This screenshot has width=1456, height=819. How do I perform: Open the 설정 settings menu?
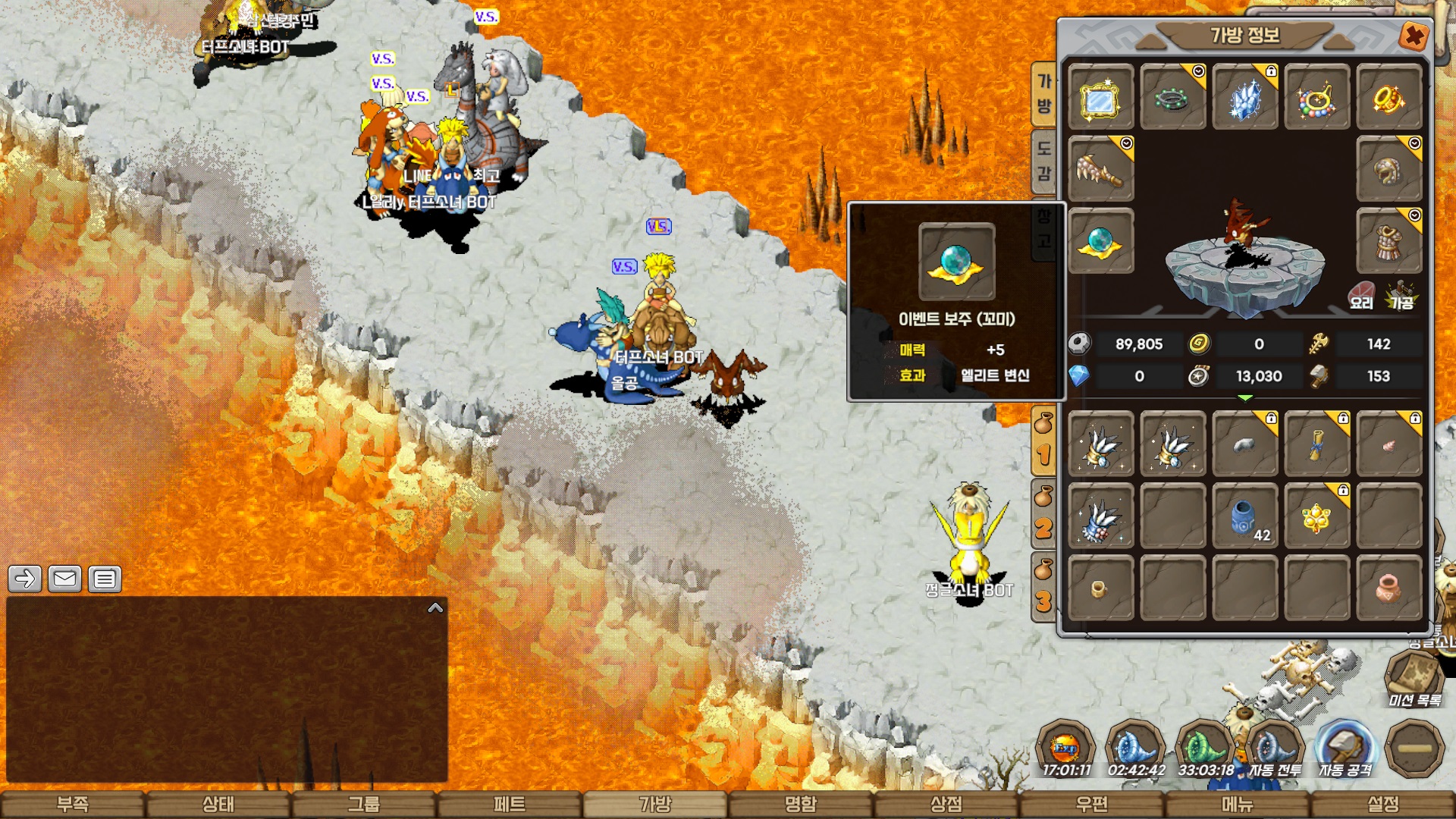(1383, 804)
